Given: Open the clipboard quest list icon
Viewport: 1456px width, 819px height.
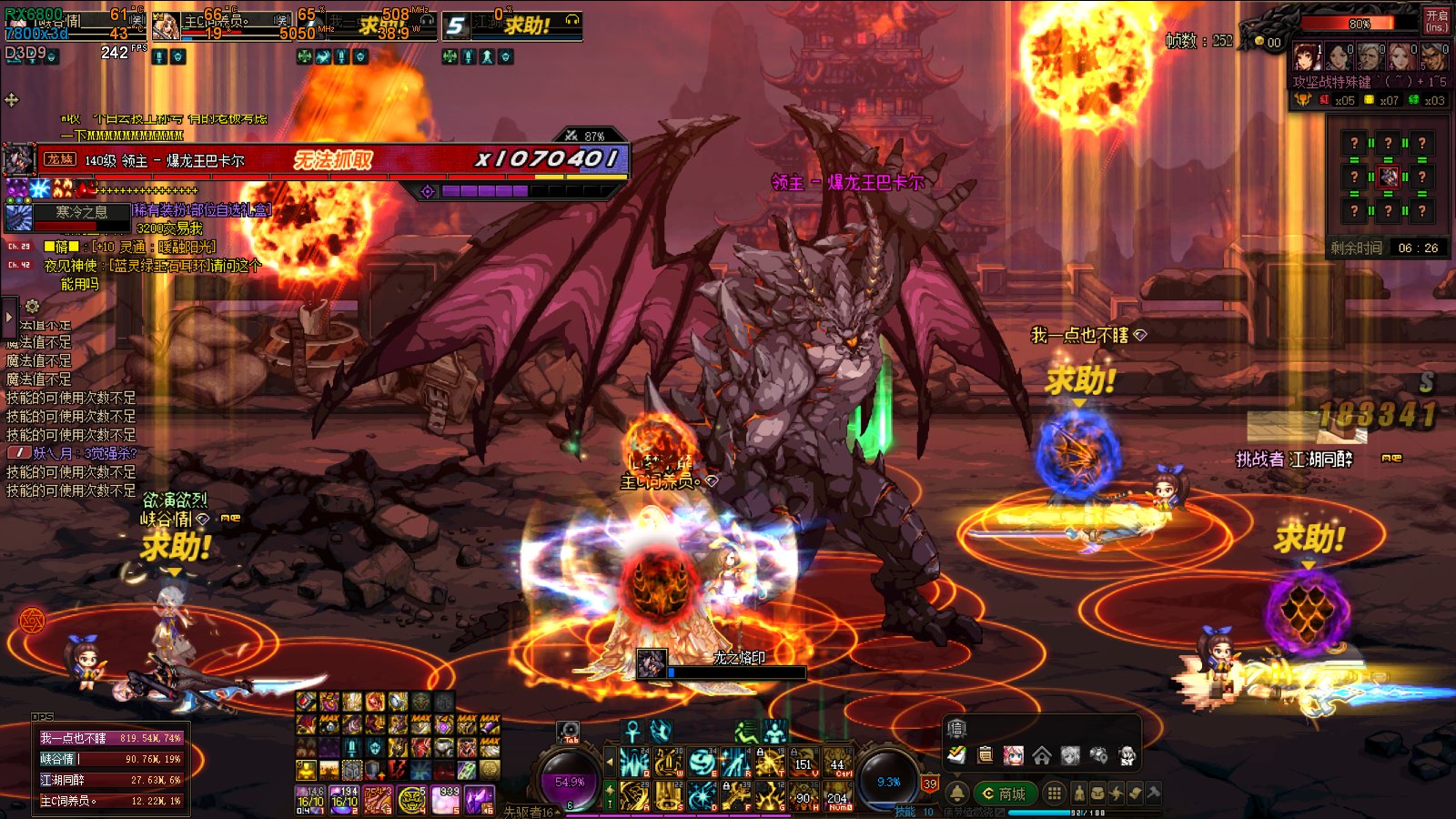Looking at the screenshot, I should [985, 755].
